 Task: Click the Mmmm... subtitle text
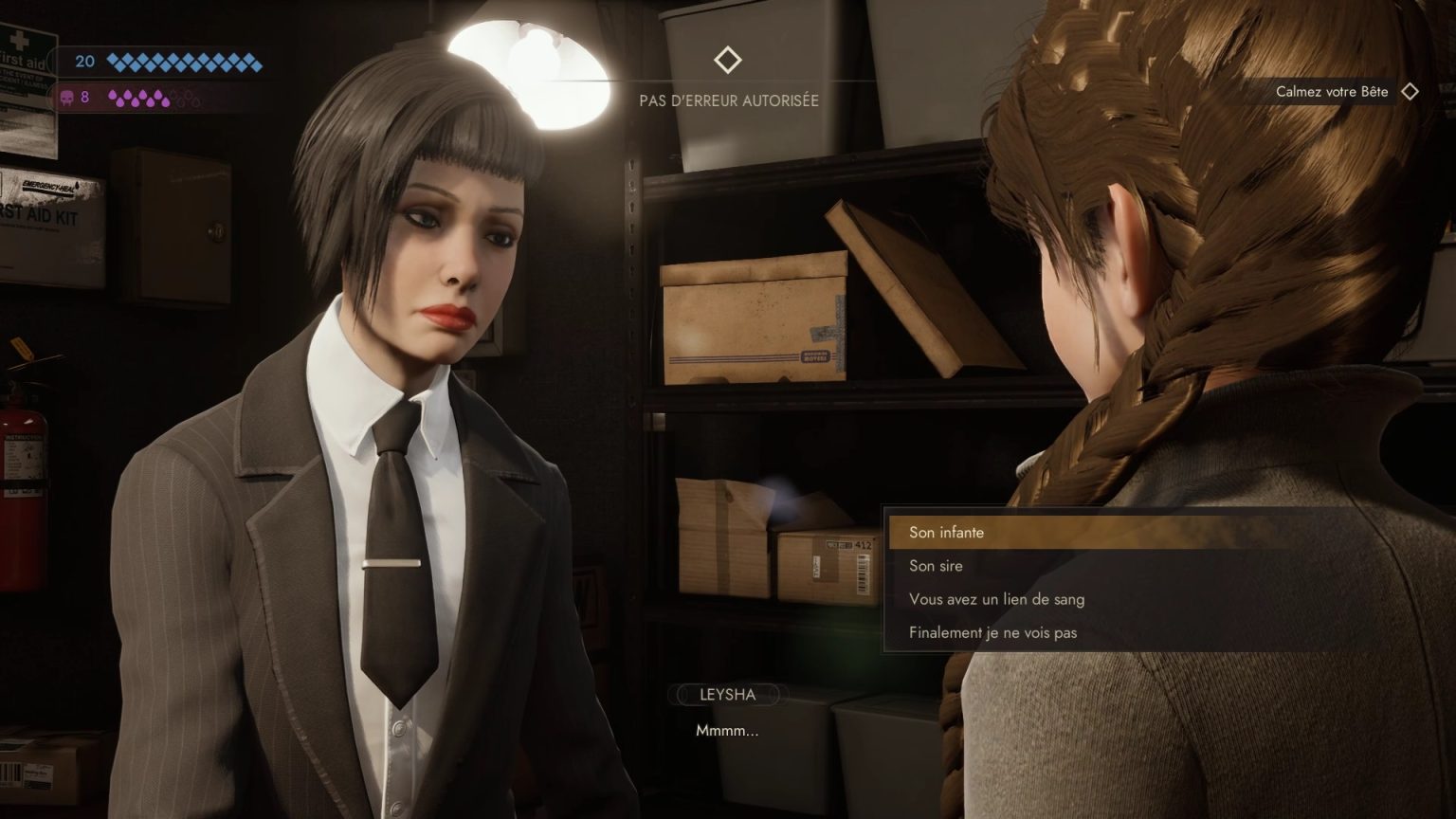[728, 730]
